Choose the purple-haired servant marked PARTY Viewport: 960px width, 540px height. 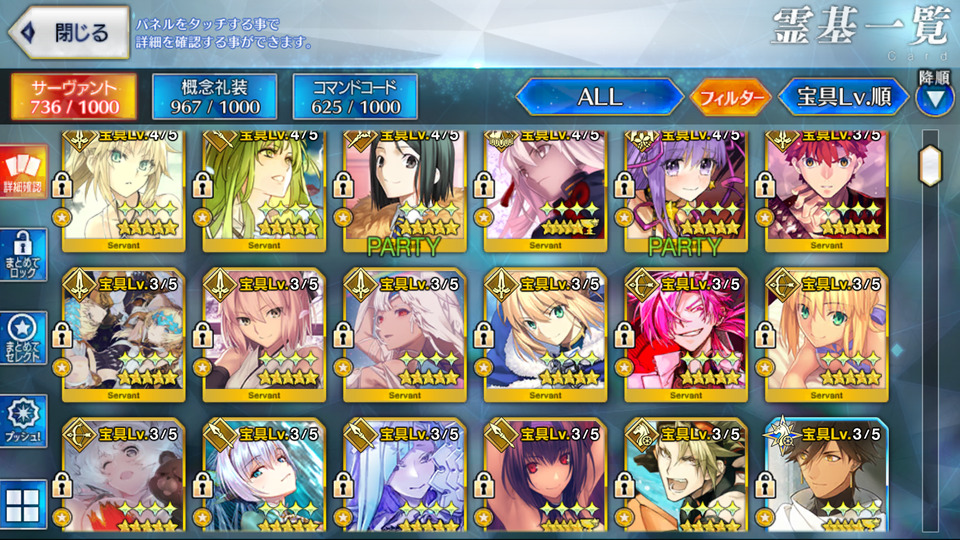coord(686,190)
